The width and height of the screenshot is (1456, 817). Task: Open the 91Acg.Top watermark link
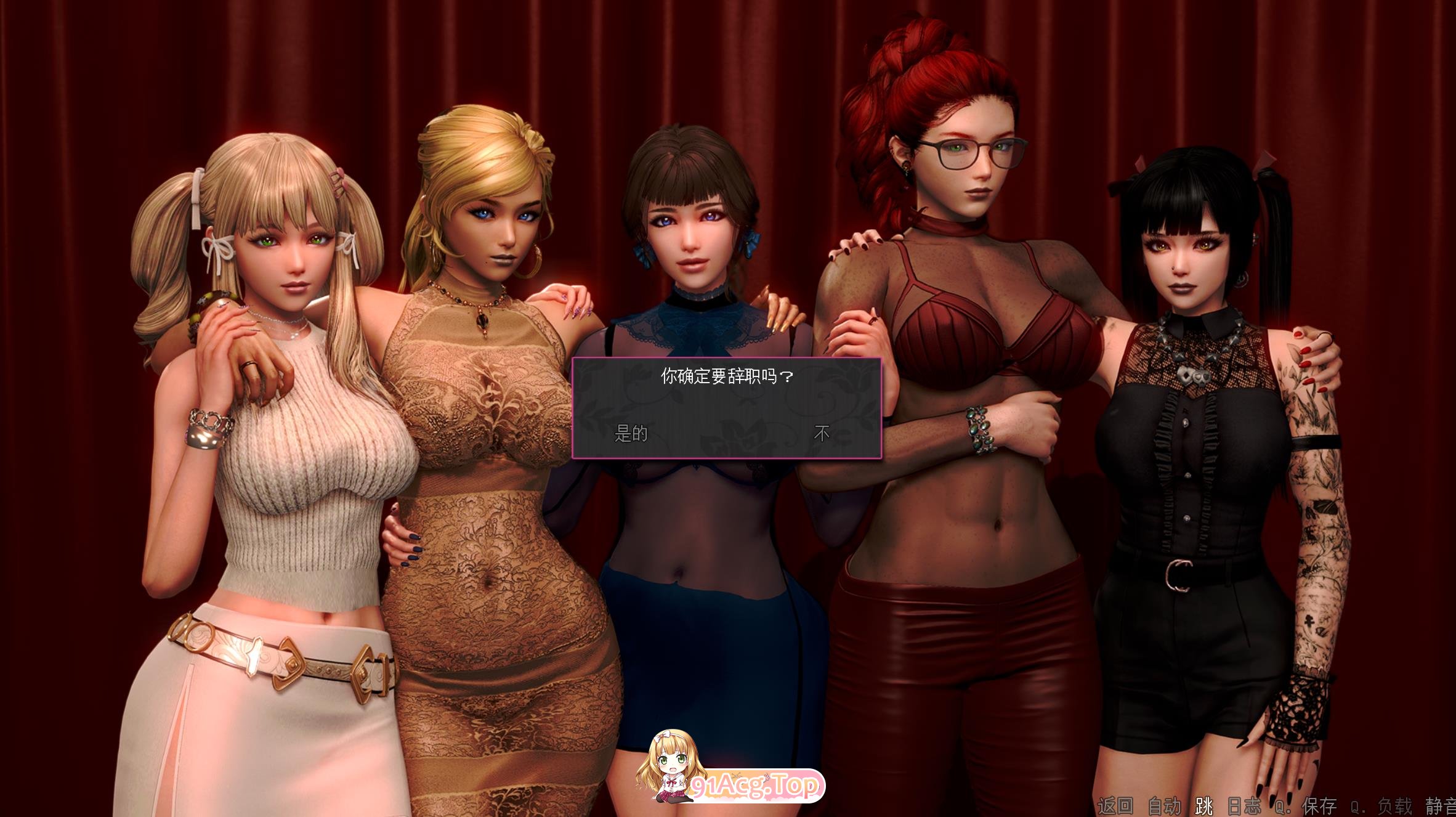pos(755,786)
